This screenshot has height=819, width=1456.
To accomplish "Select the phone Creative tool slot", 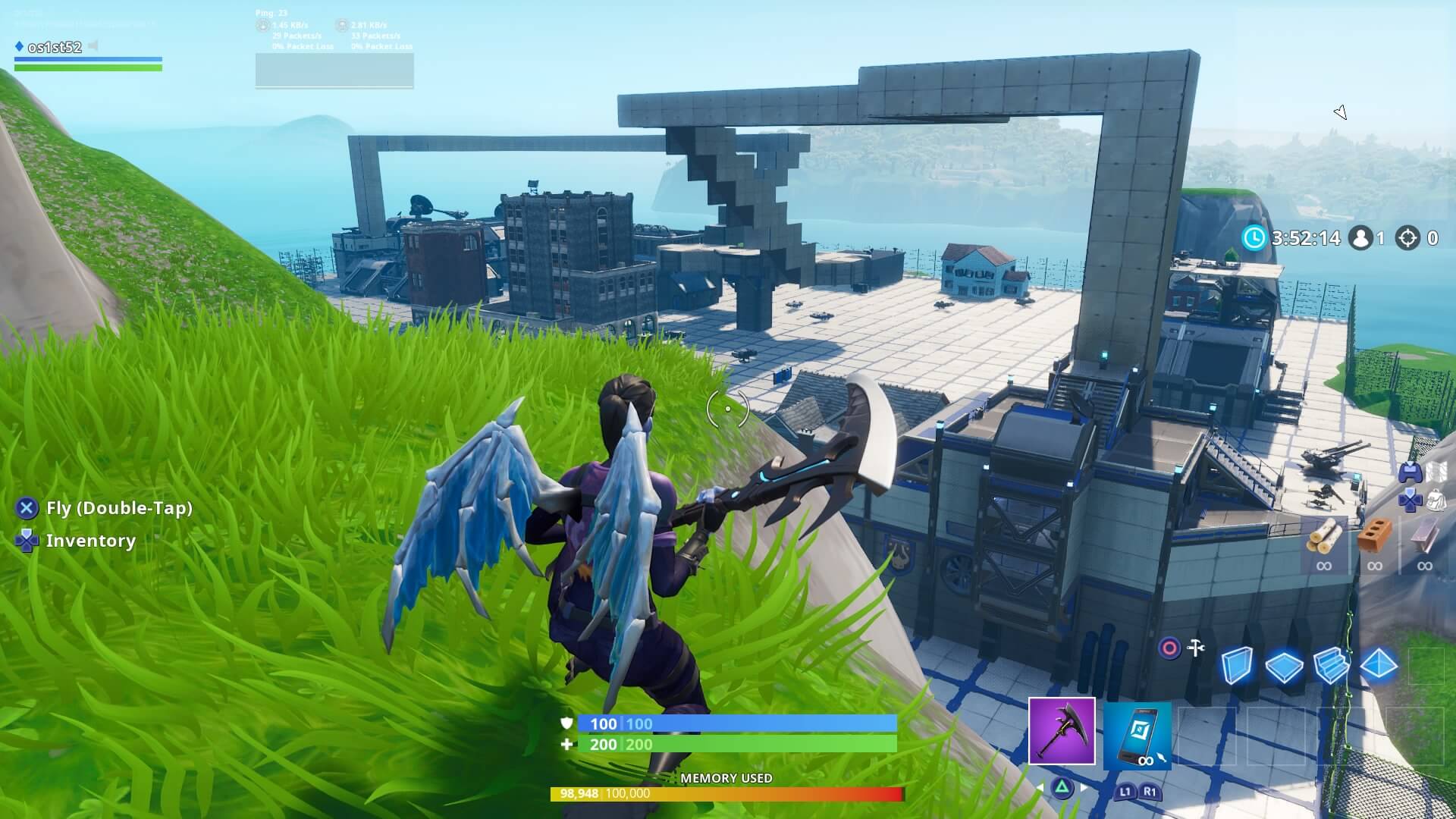I will (x=1137, y=734).
